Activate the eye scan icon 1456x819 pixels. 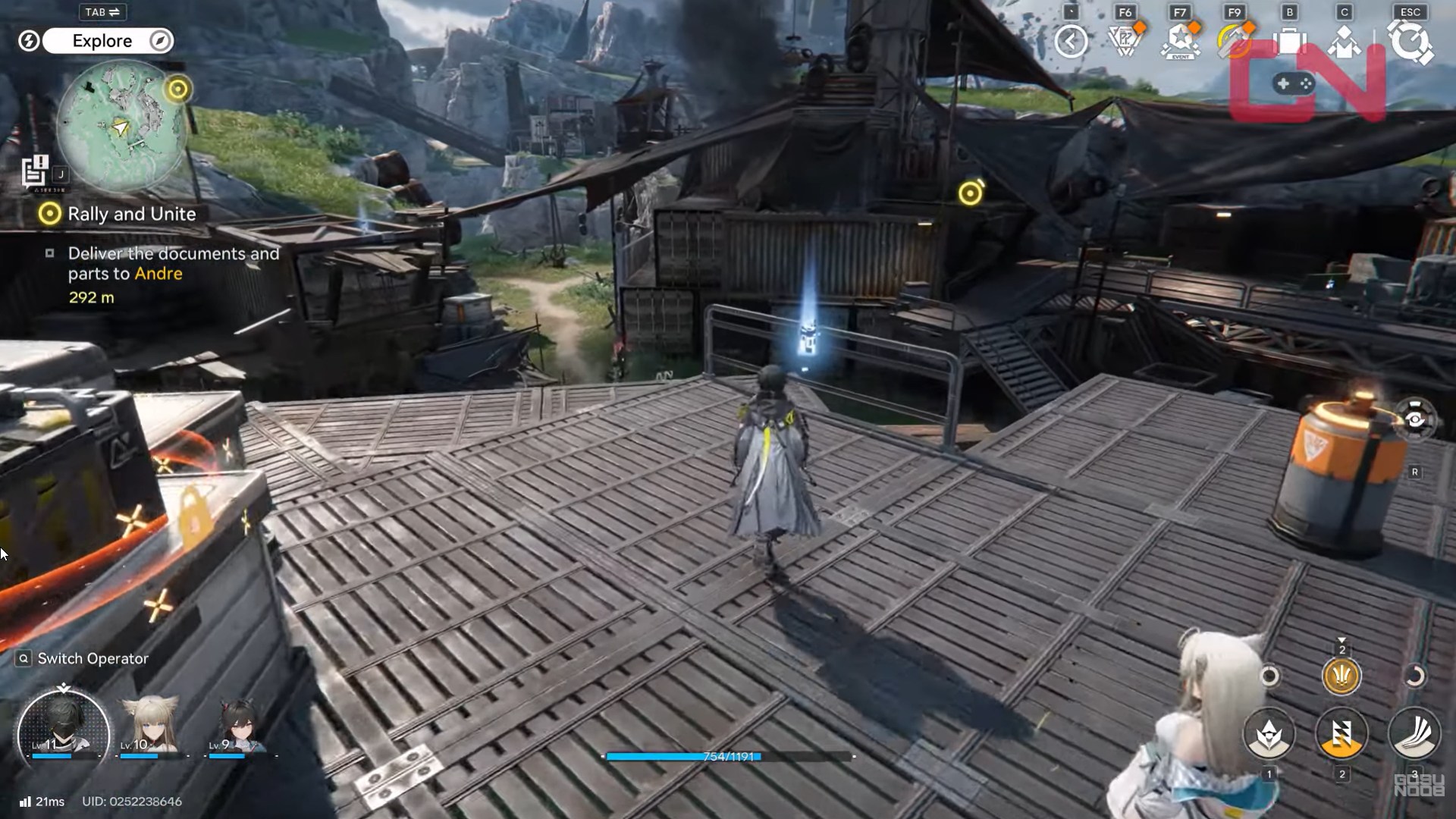coord(1415,419)
